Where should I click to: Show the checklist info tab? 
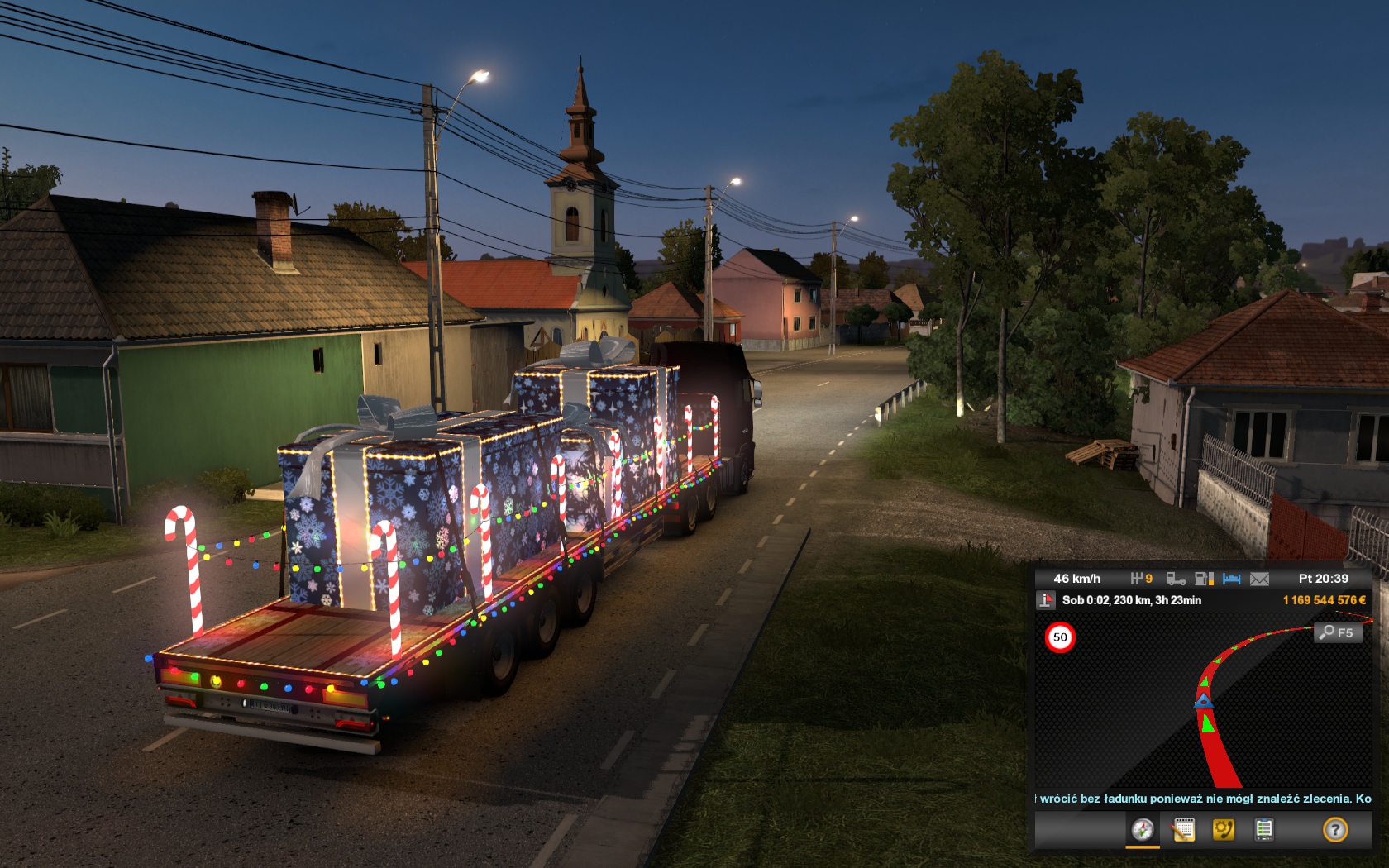point(1263,829)
